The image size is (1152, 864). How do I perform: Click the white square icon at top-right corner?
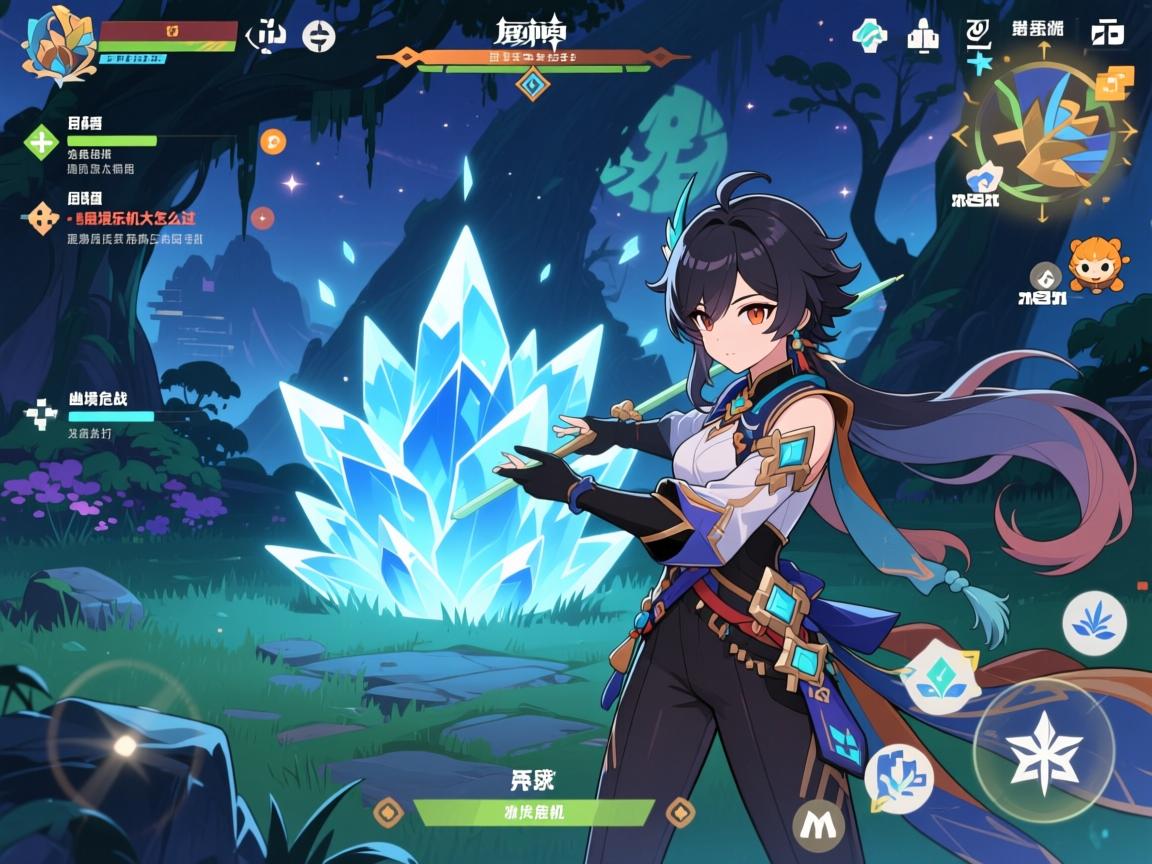pos(1107,32)
